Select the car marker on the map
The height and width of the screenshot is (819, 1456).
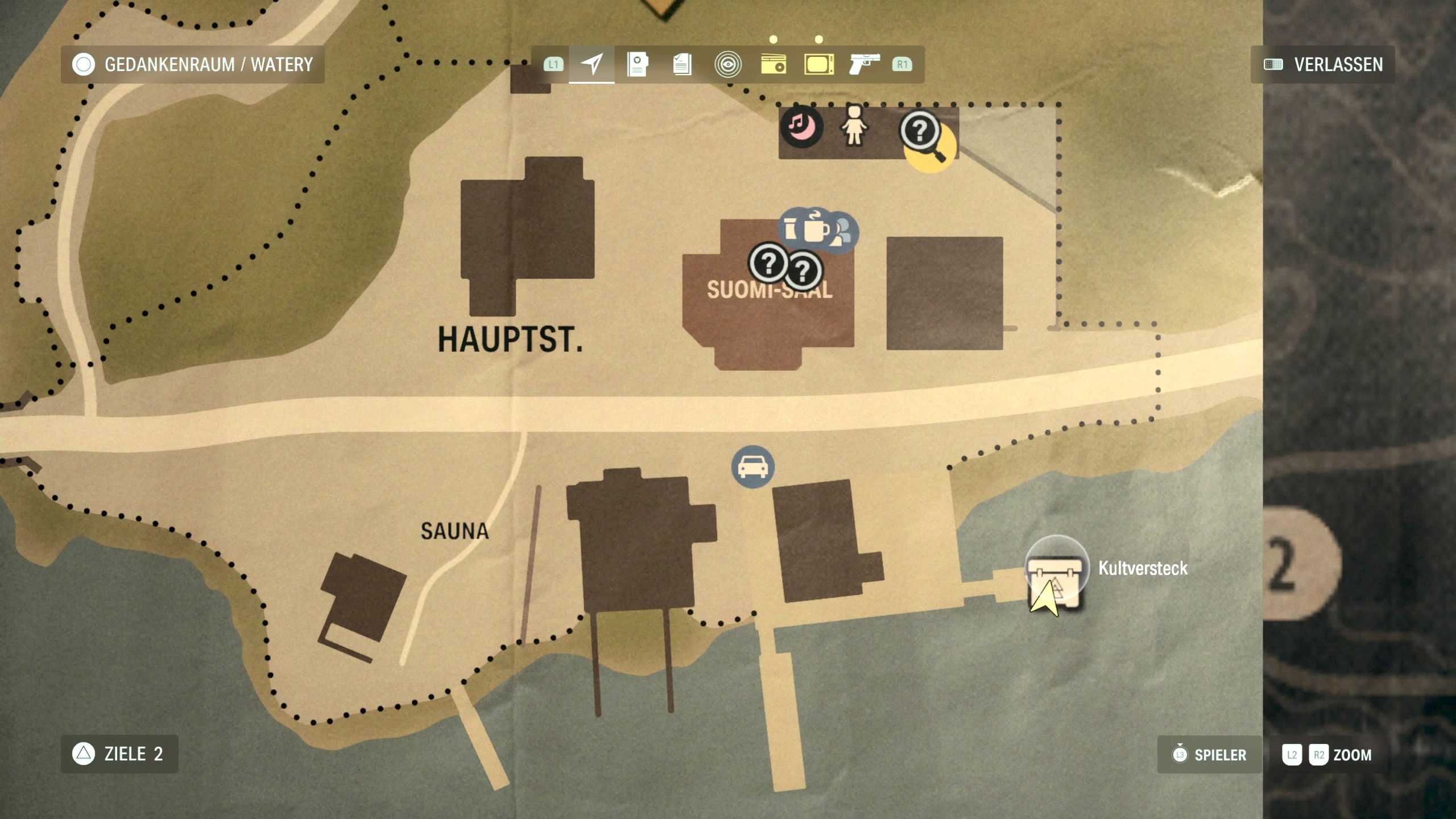tap(752, 467)
